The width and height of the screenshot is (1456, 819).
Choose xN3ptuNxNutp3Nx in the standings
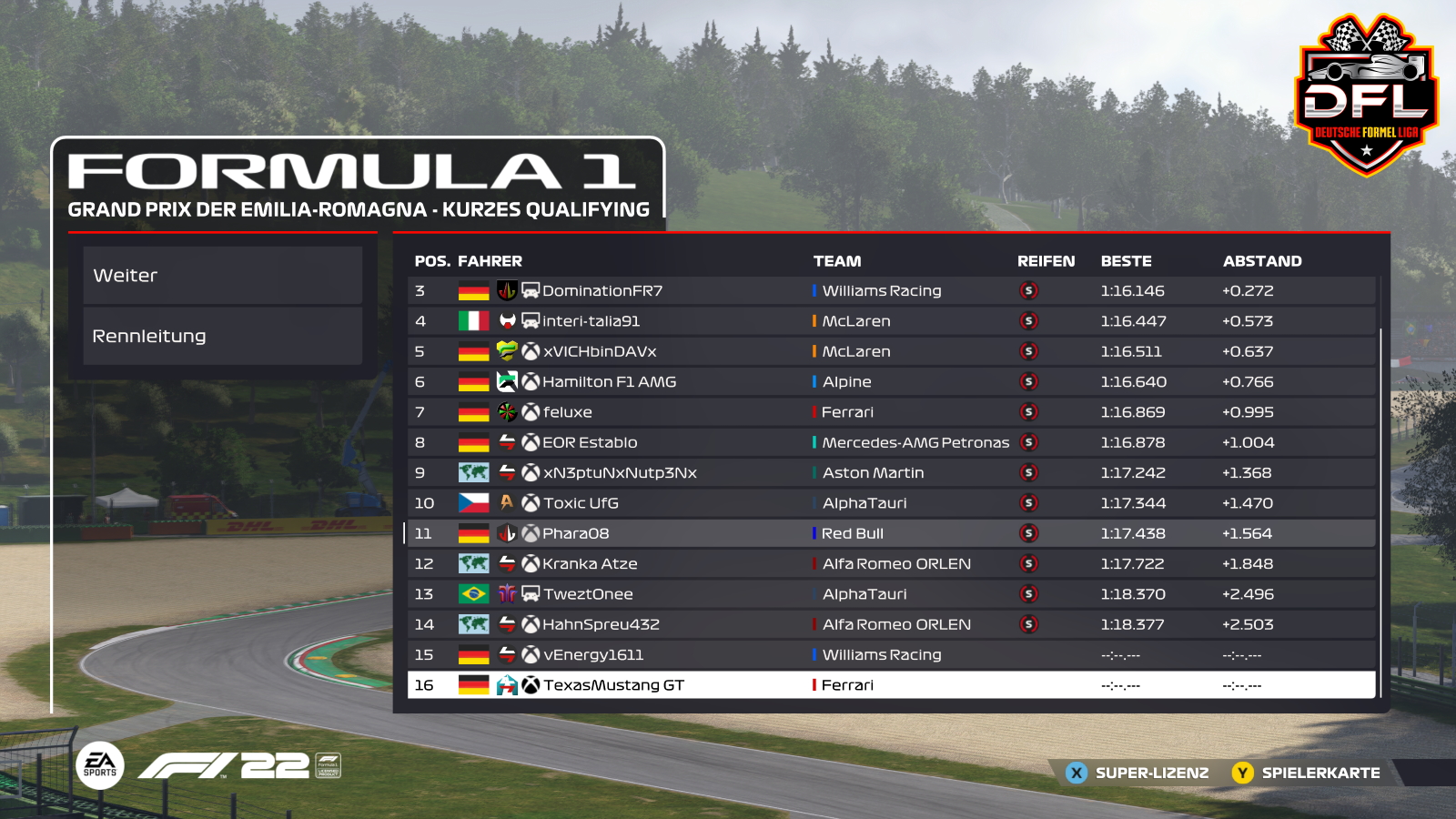click(891, 473)
